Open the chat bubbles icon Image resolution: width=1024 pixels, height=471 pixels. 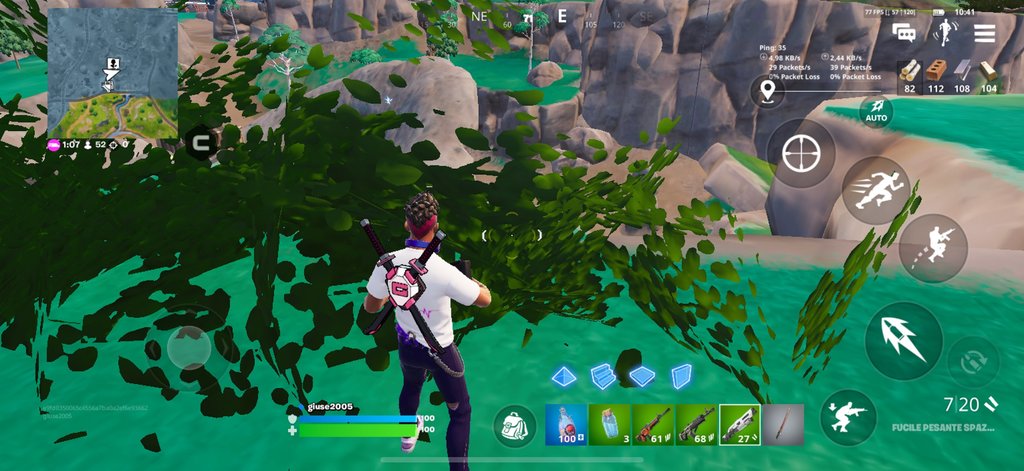[x=906, y=33]
